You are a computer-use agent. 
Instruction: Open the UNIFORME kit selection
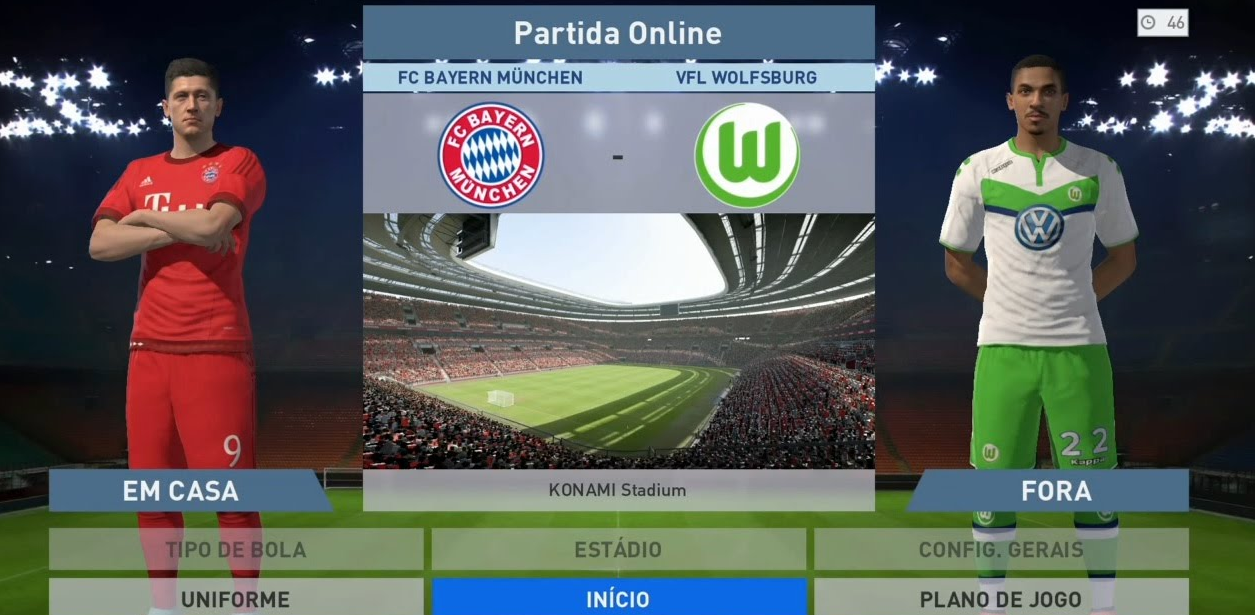pos(236,598)
